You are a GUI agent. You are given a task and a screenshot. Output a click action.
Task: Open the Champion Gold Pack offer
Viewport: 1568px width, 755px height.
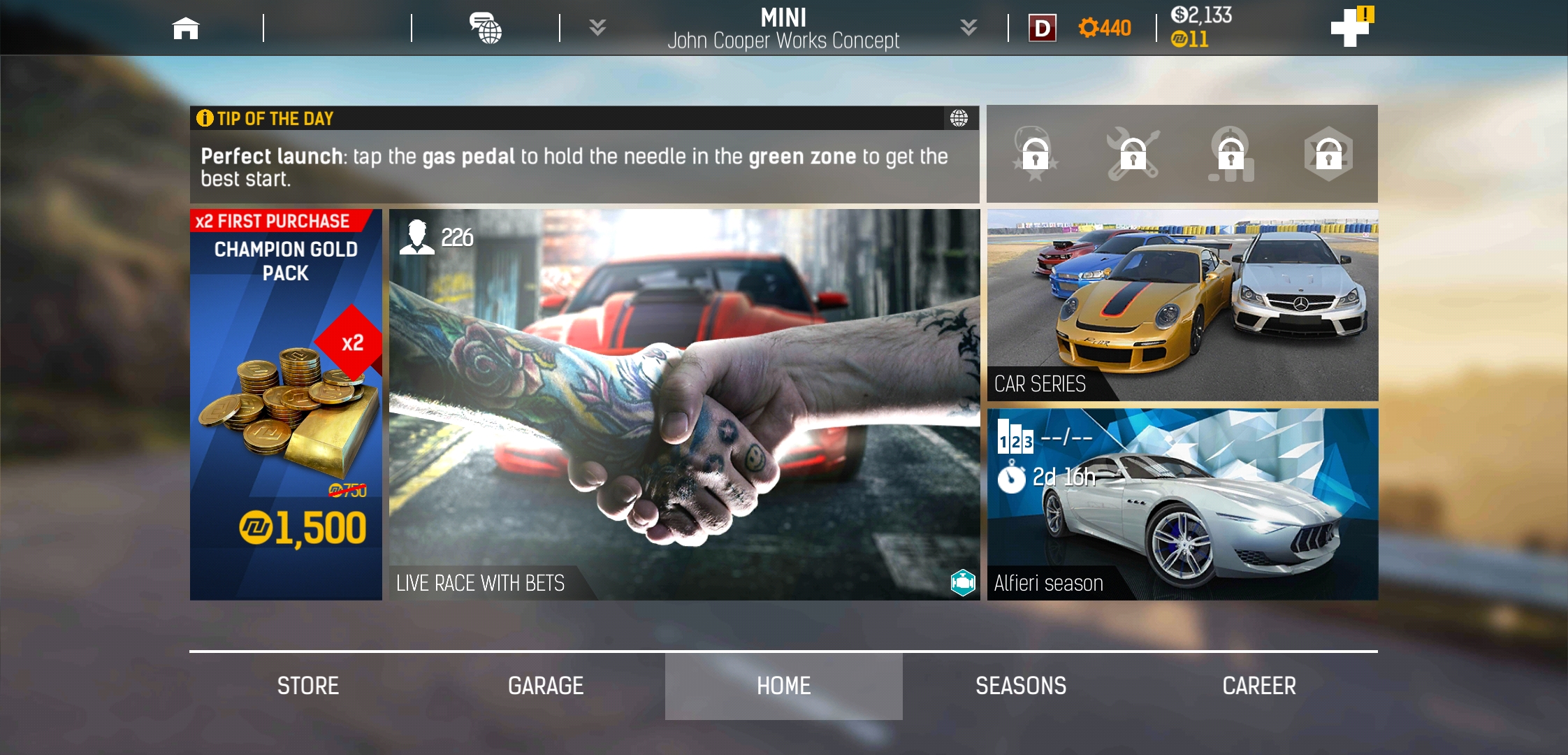click(286, 404)
